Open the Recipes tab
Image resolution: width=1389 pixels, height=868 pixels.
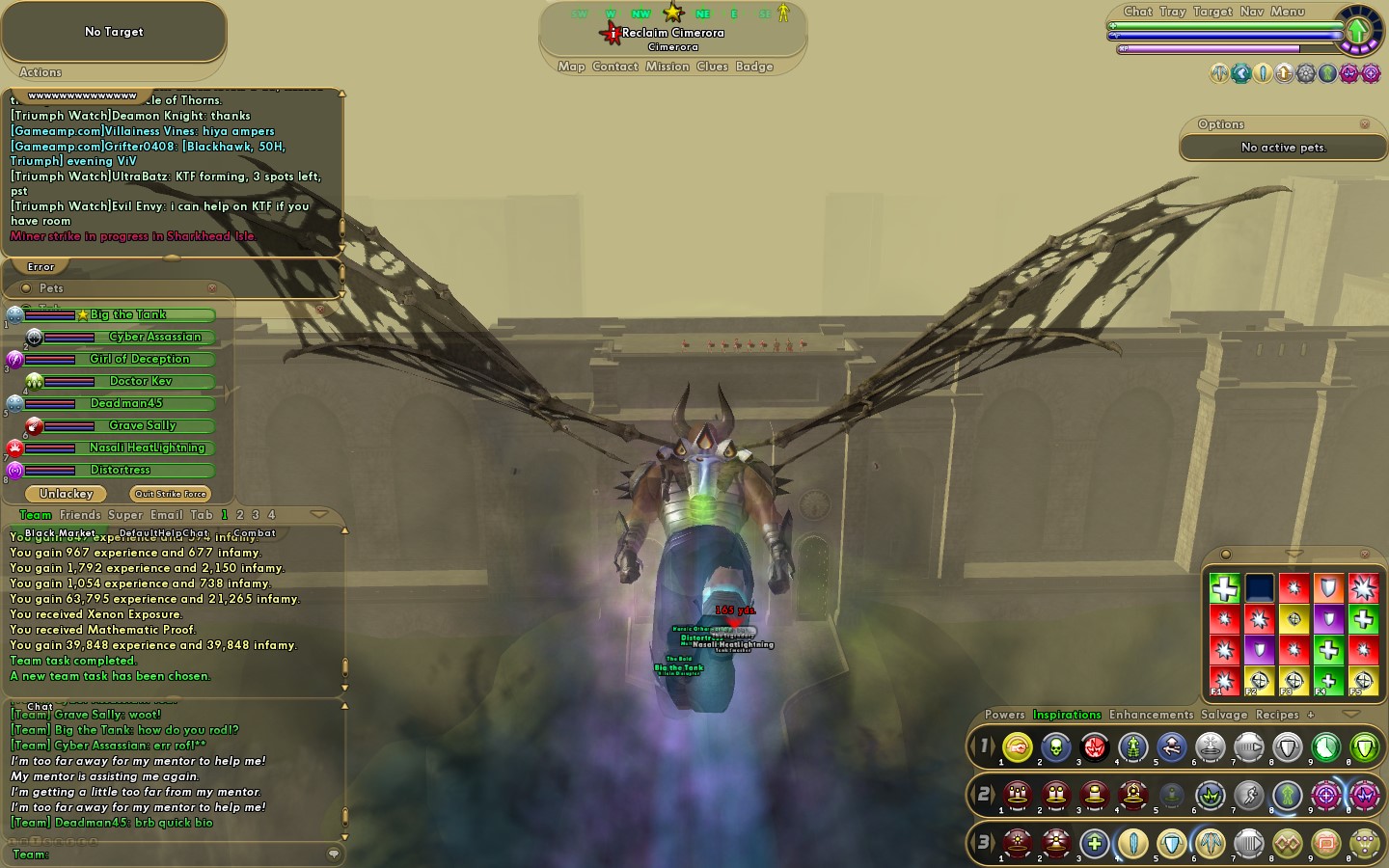click(1277, 715)
